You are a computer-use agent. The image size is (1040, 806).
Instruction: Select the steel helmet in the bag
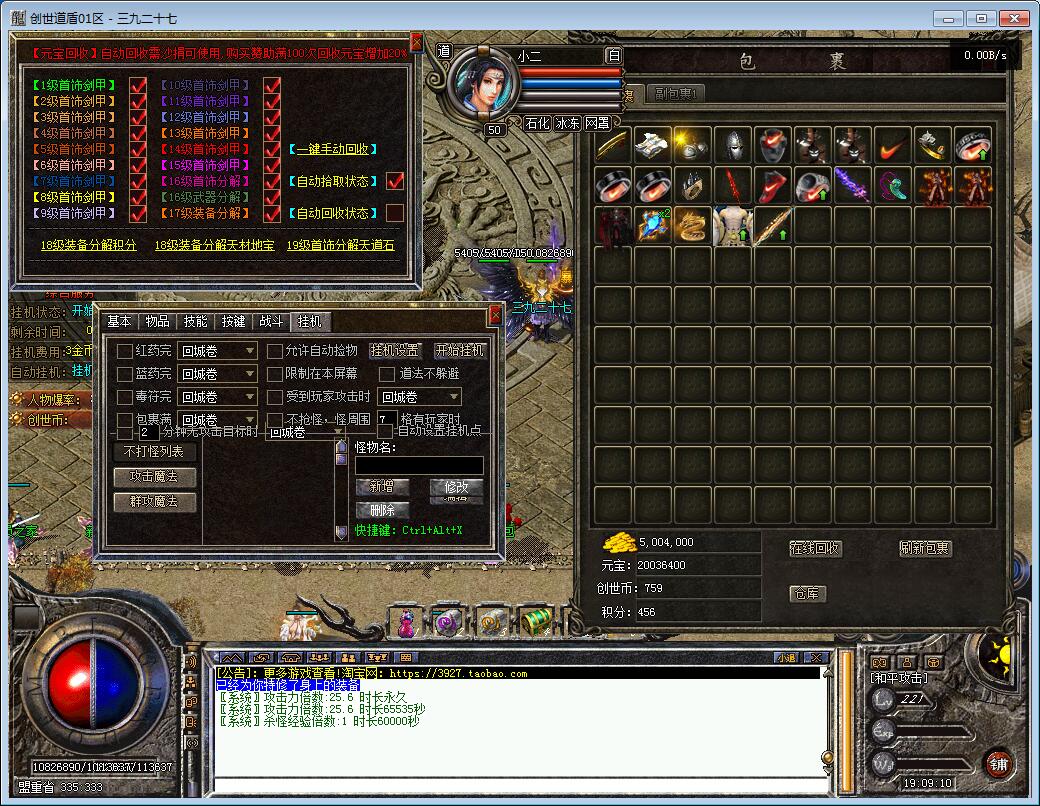[x=733, y=145]
